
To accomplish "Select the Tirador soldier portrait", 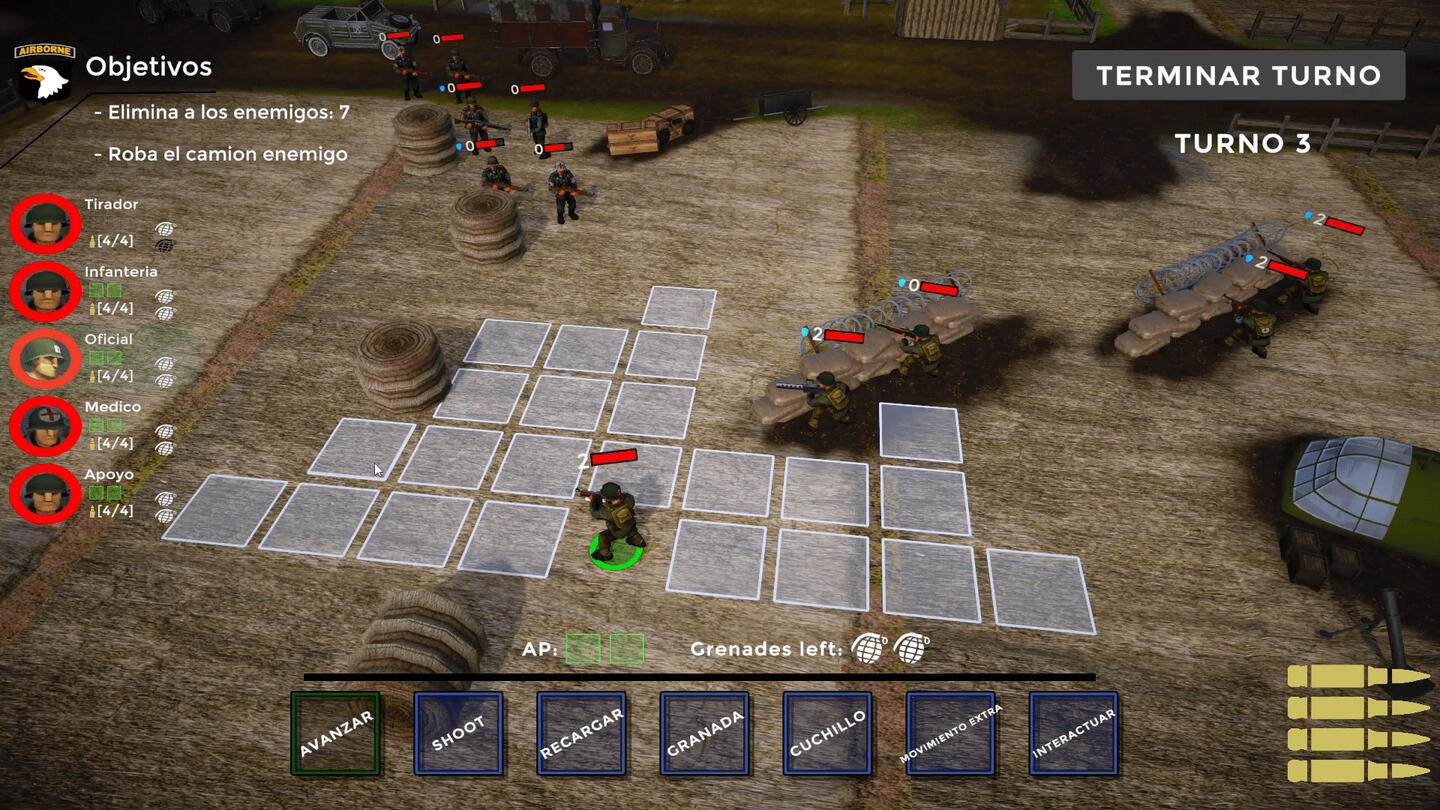I will point(46,224).
